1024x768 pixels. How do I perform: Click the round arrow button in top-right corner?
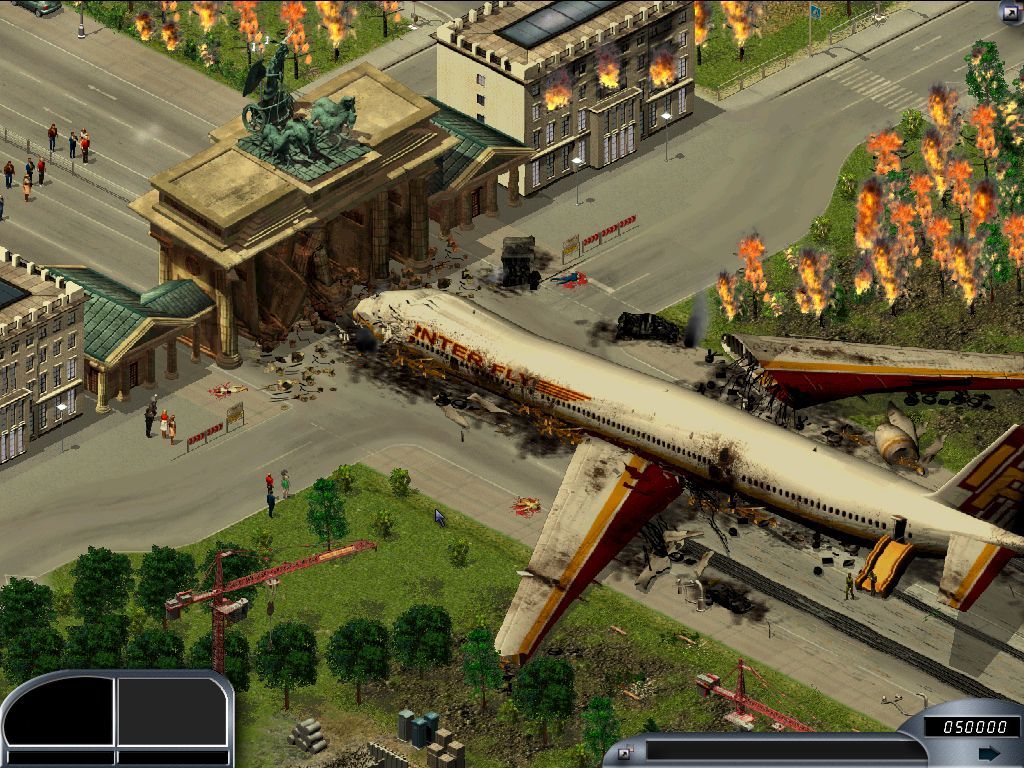[1010, 12]
